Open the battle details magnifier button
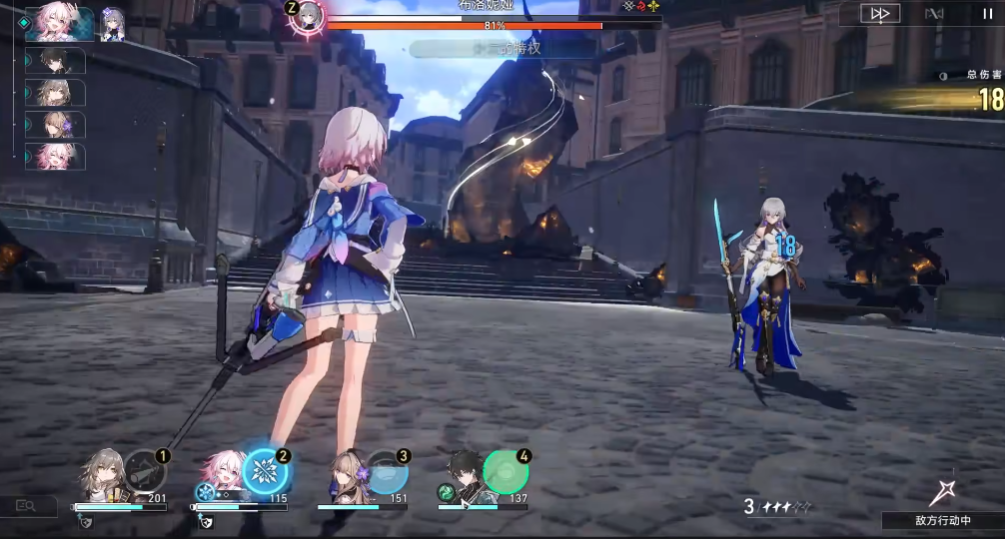The height and width of the screenshot is (539, 1005). point(24,507)
